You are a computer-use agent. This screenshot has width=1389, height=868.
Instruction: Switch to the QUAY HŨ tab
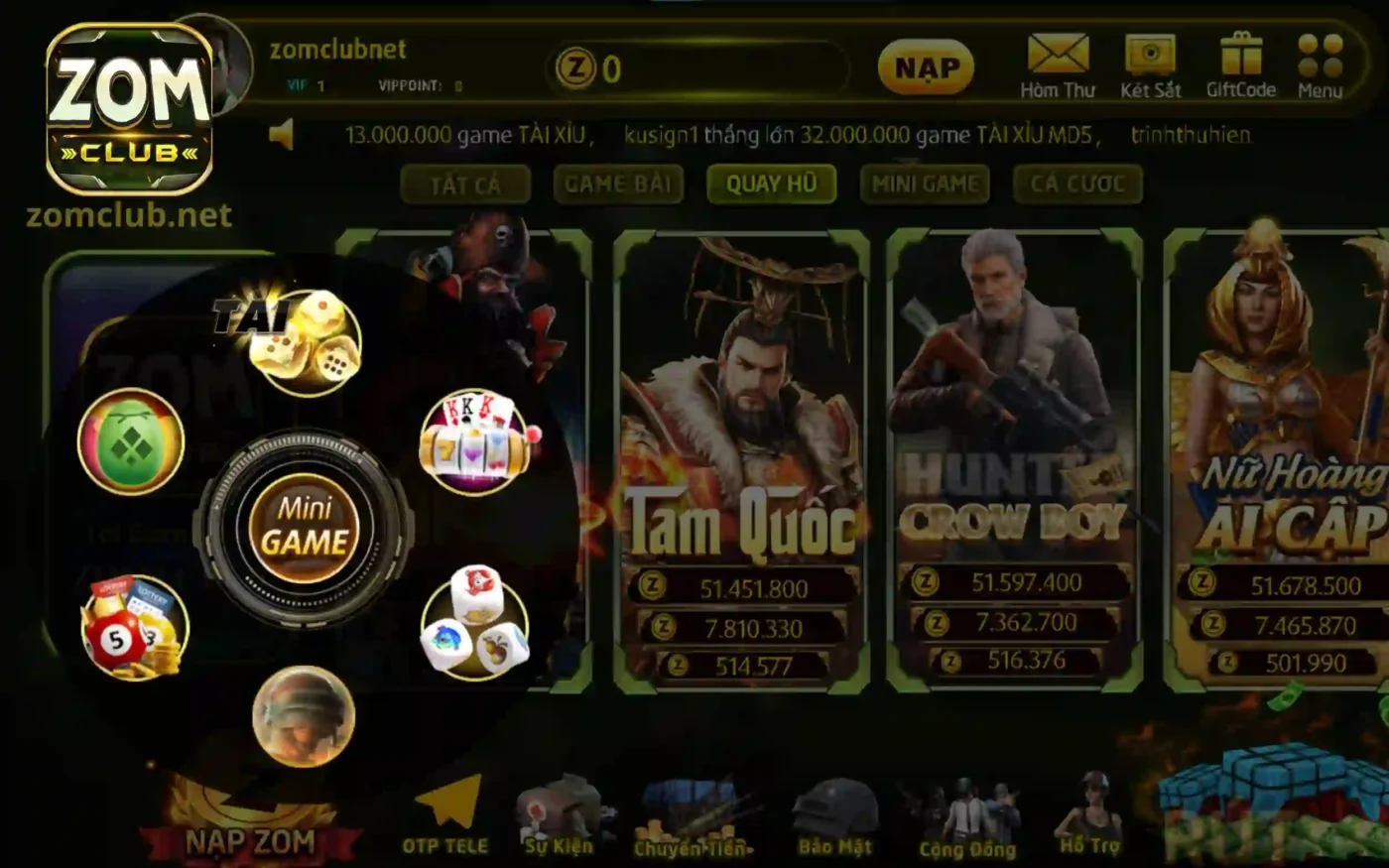tap(771, 184)
